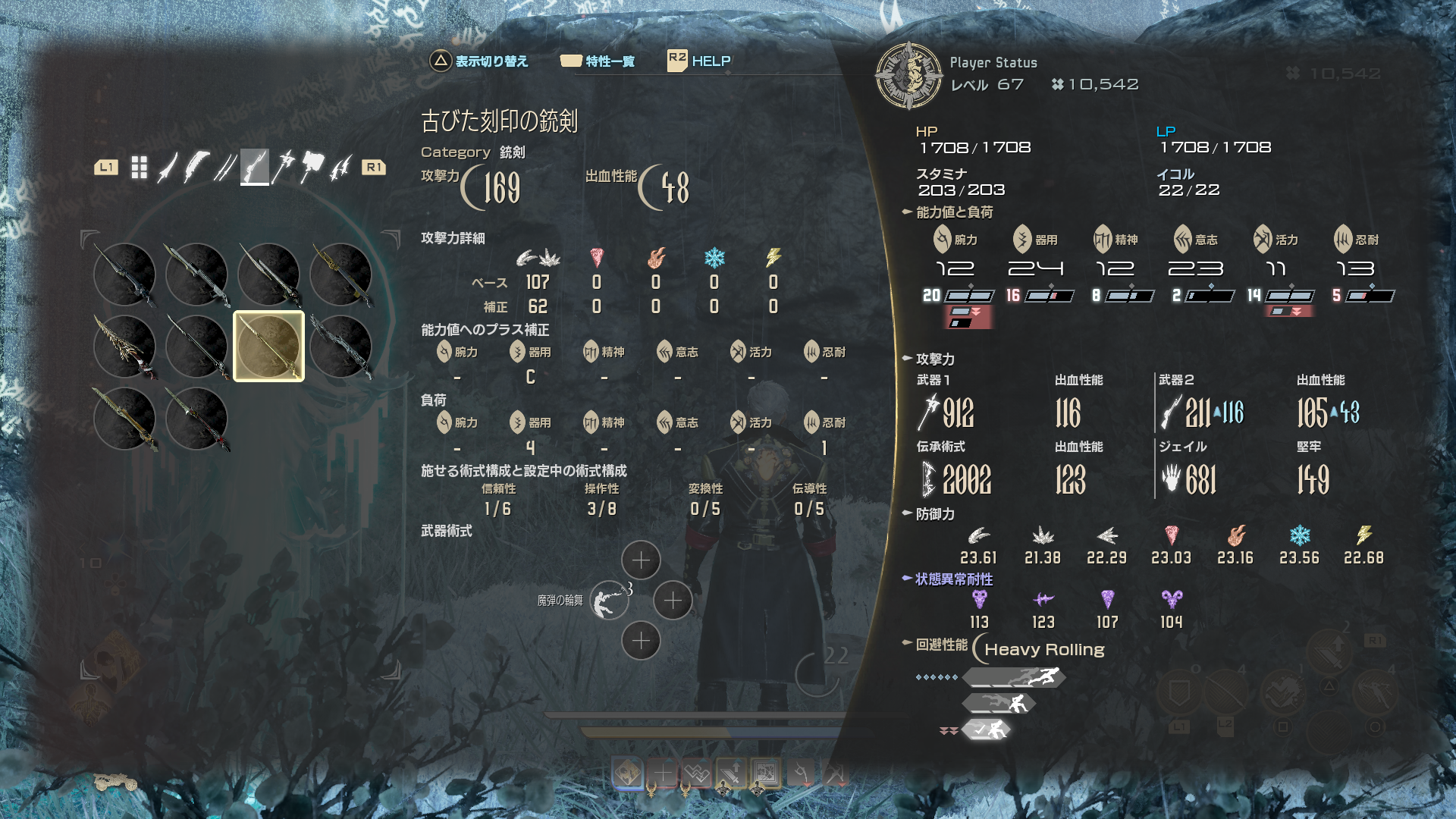This screenshot has height=819, width=1456.
Task: Toggle display with 表示切り替え
Action: (x=479, y=61)
